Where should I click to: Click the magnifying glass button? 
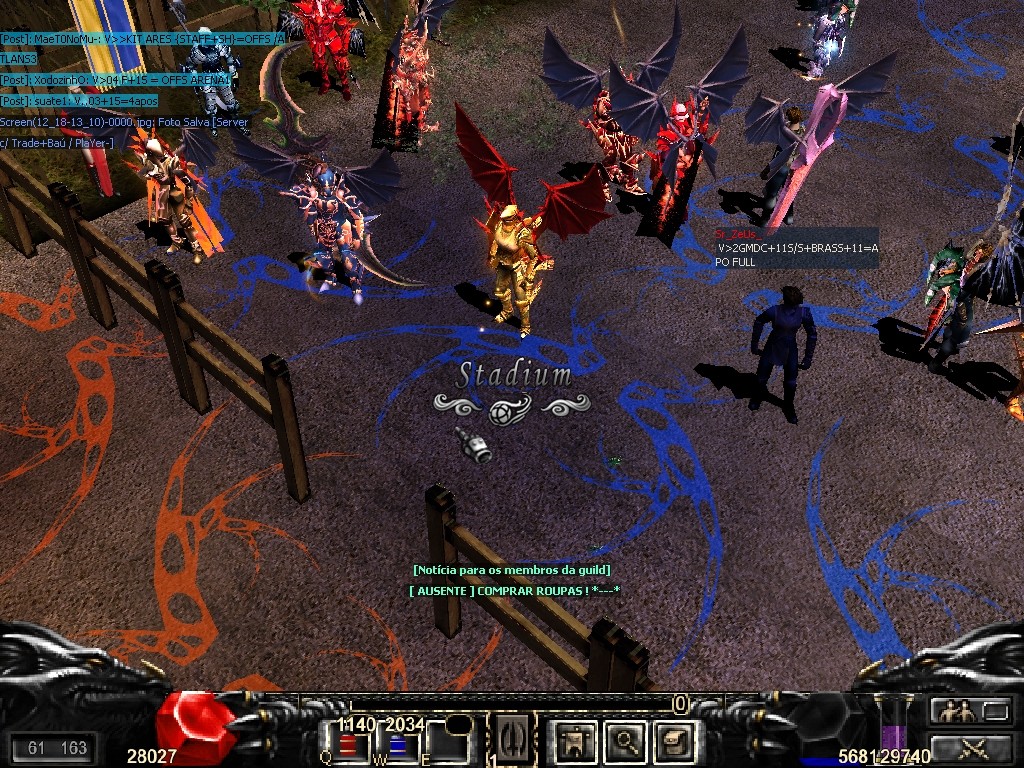(x=624, y=741)
